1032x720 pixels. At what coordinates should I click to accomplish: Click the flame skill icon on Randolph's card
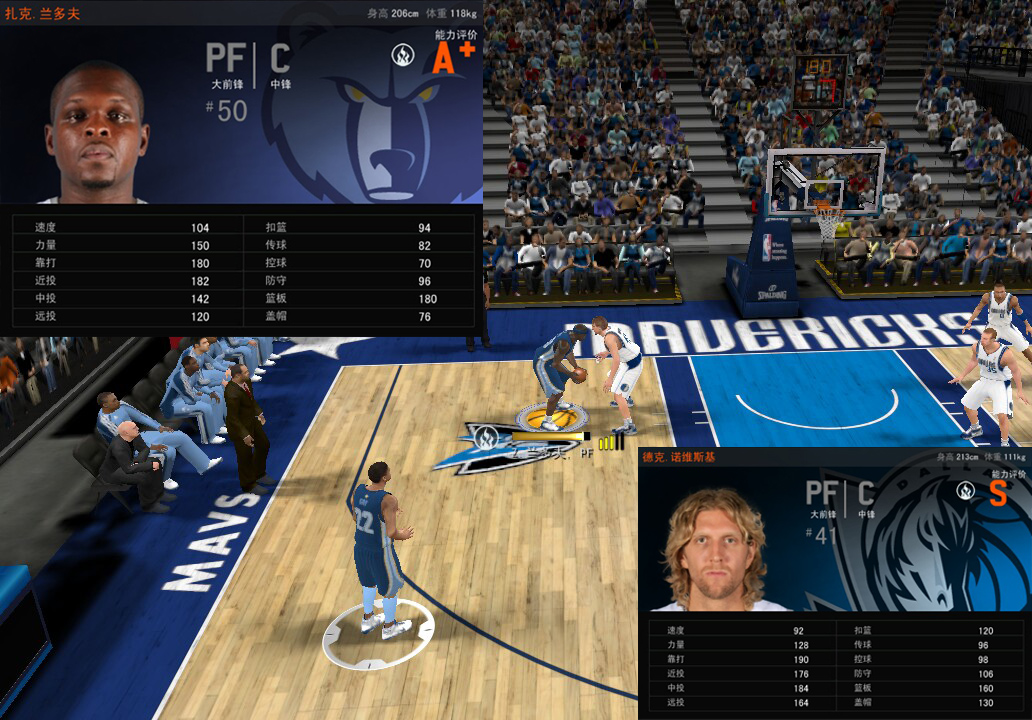pyautogui.click(x=403, y=54)
